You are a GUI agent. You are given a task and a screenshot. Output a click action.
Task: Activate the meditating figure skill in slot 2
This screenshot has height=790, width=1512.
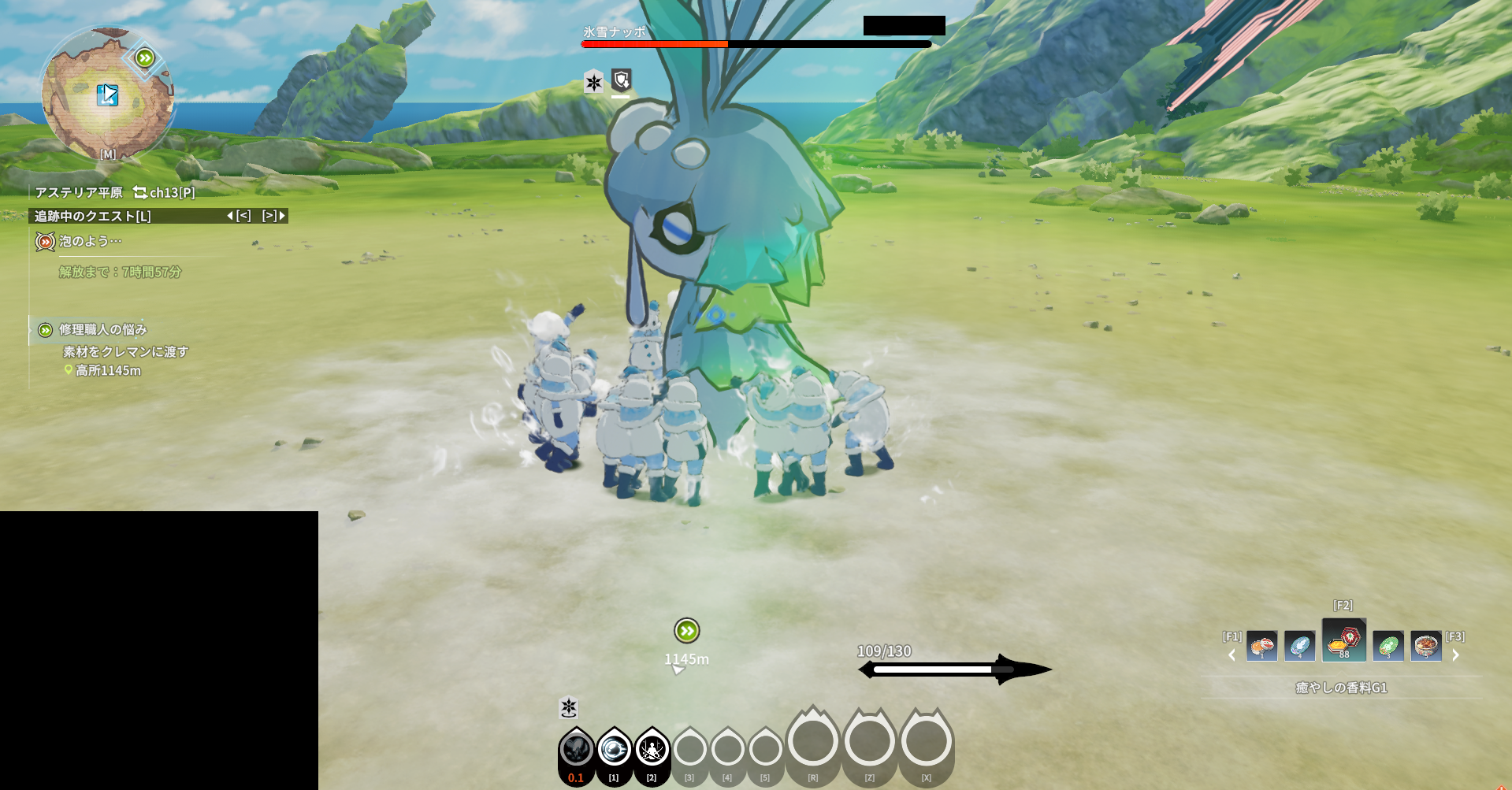(652, 750)
